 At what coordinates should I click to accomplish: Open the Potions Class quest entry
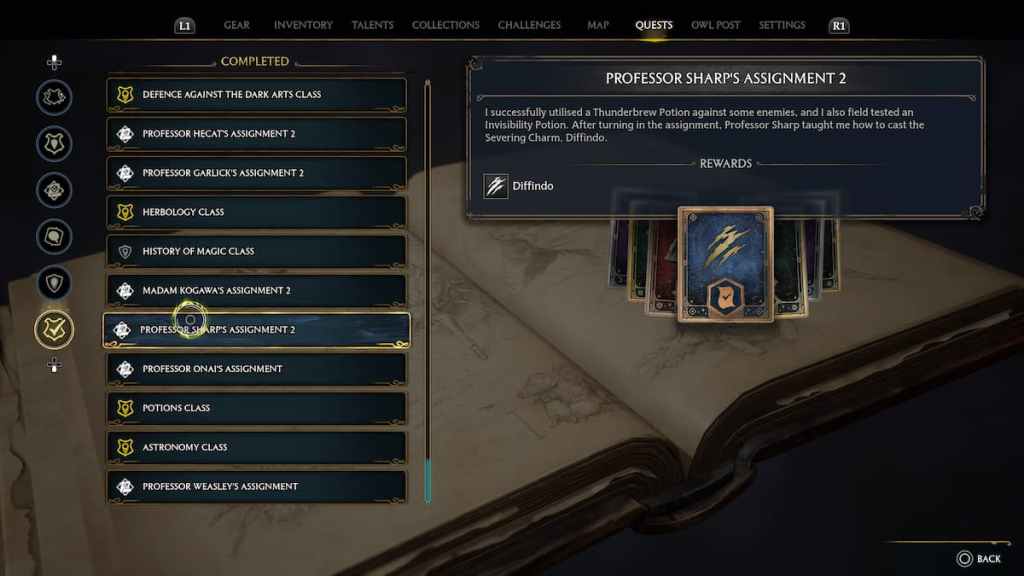tap(256, 408)
